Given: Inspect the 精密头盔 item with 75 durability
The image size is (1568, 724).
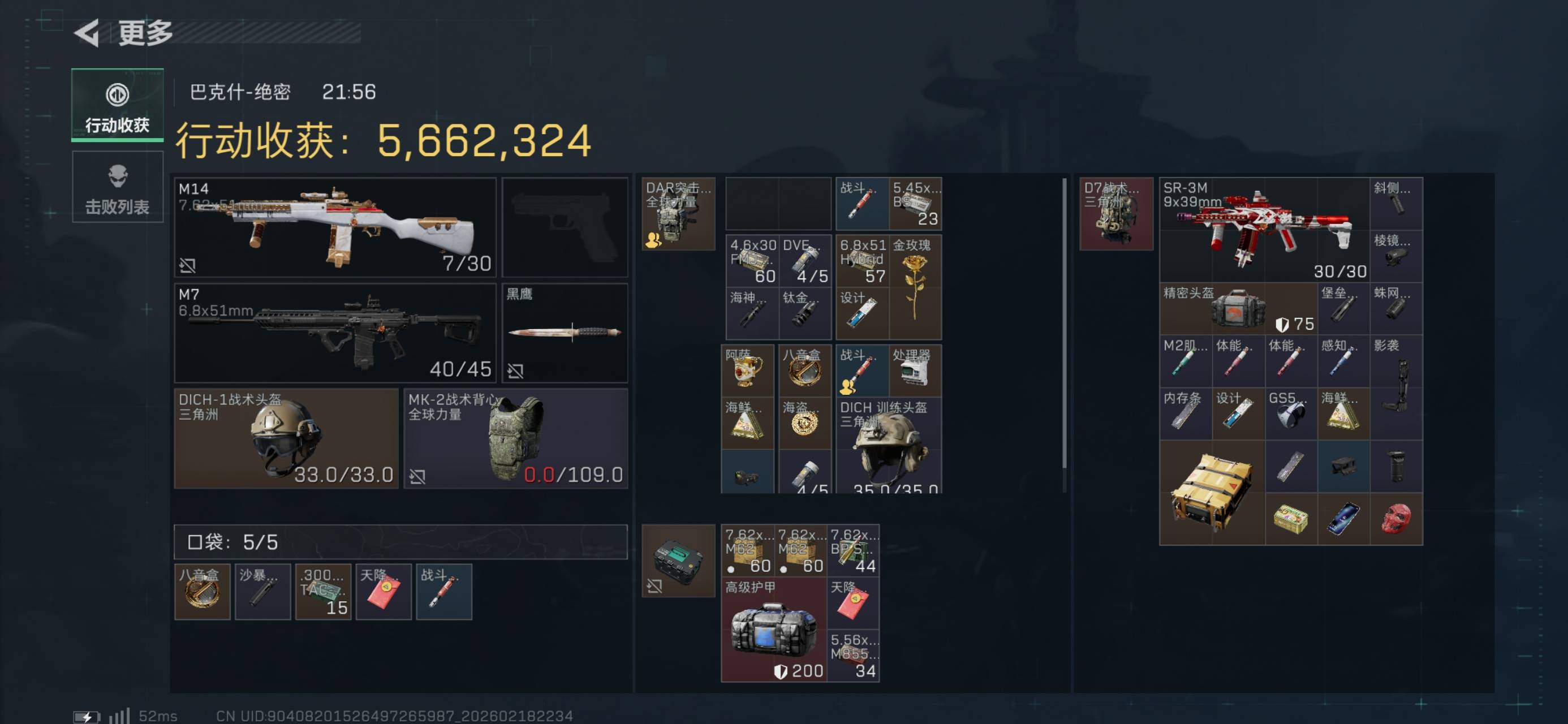Looking at the screenshot, I should click(x=1238, y=309).
